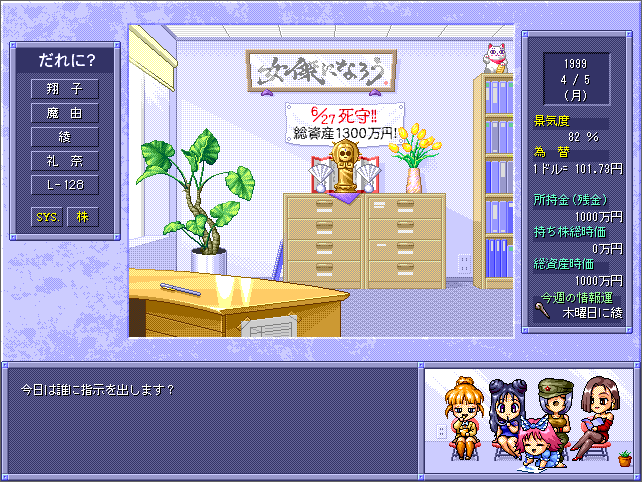Open the 株 stocks screen
Image resolution: width=642 pixels, height=482 pixels.
coord(83,216)
